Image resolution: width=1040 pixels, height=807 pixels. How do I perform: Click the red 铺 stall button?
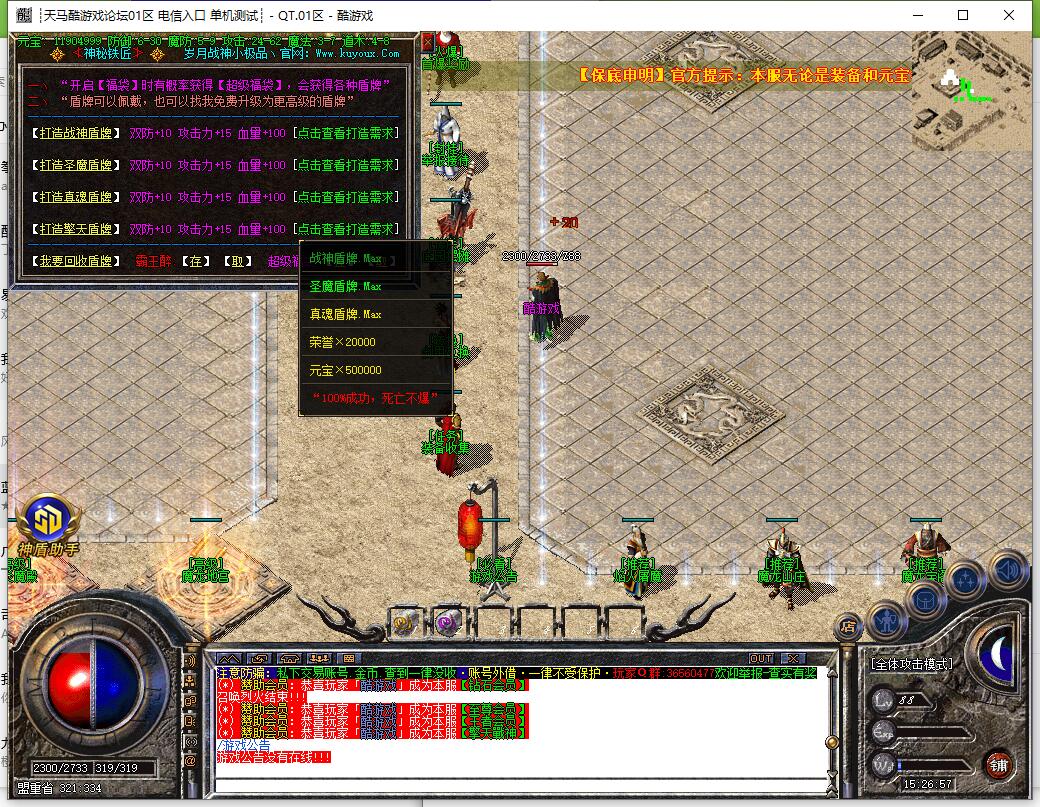(x=997, y=765)
